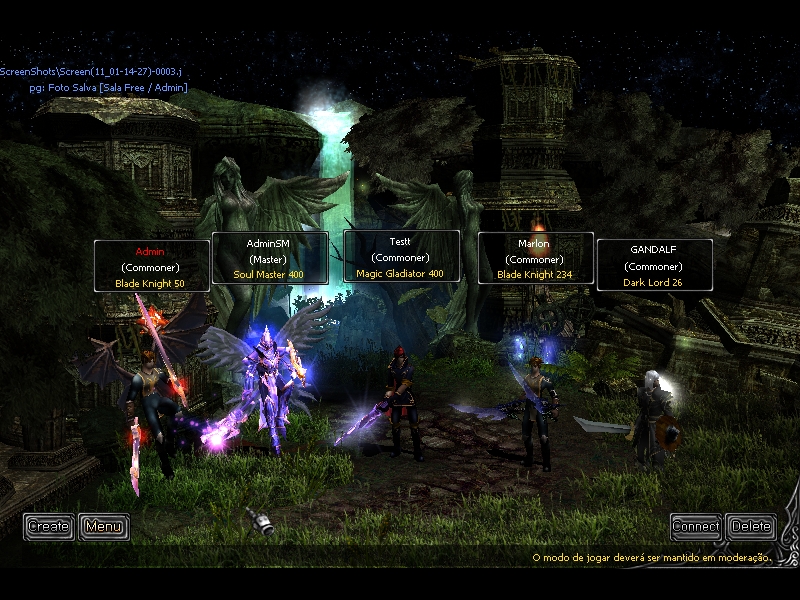Screen dimensions: 800x600
Task: Choose the AdminSM Soul Master card
Action: [269, 258]
